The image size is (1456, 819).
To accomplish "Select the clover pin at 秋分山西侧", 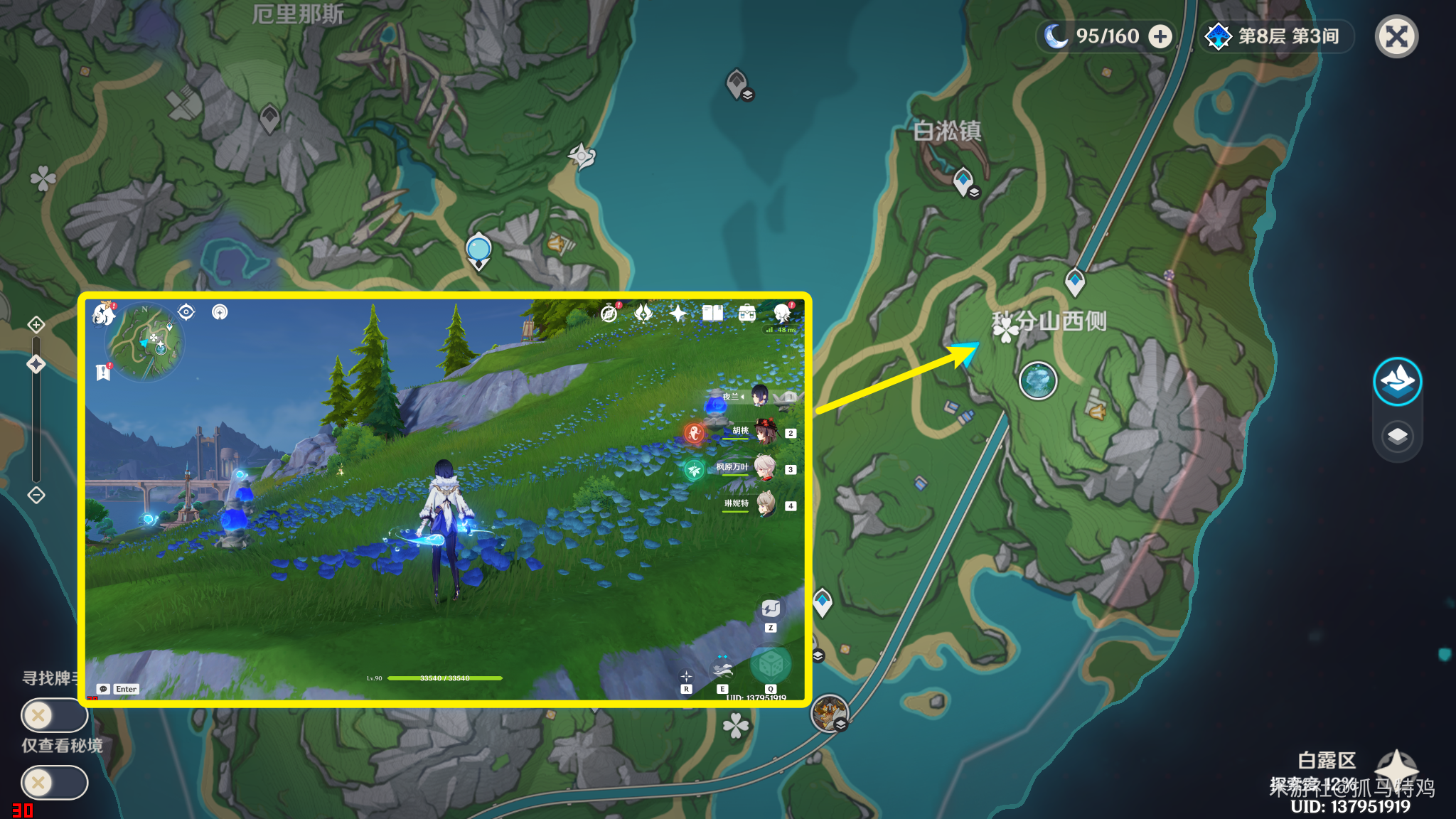I will click(x=1005, y=328).
